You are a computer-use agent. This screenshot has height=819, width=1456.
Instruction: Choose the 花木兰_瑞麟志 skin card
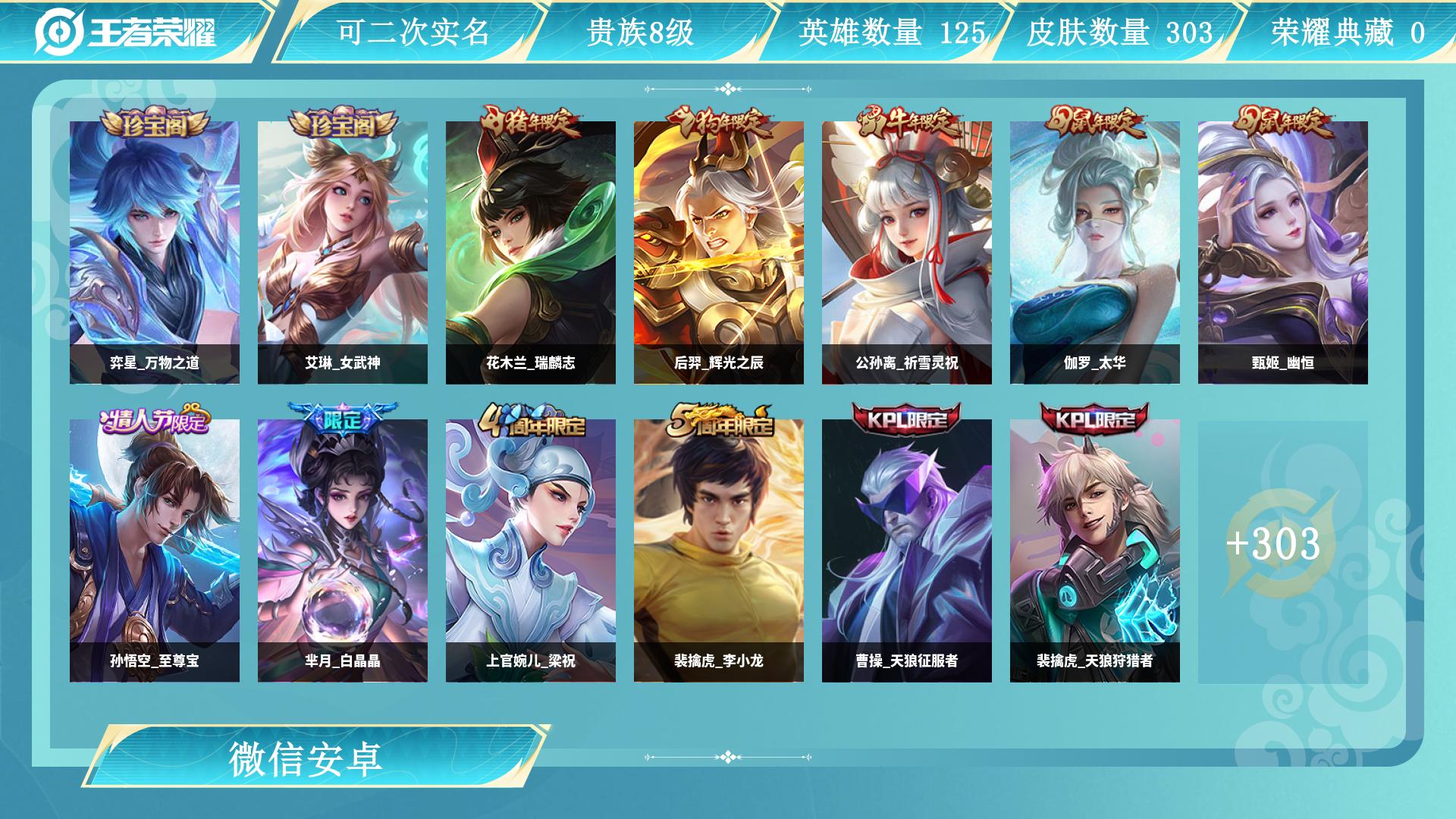click(531, 253)
